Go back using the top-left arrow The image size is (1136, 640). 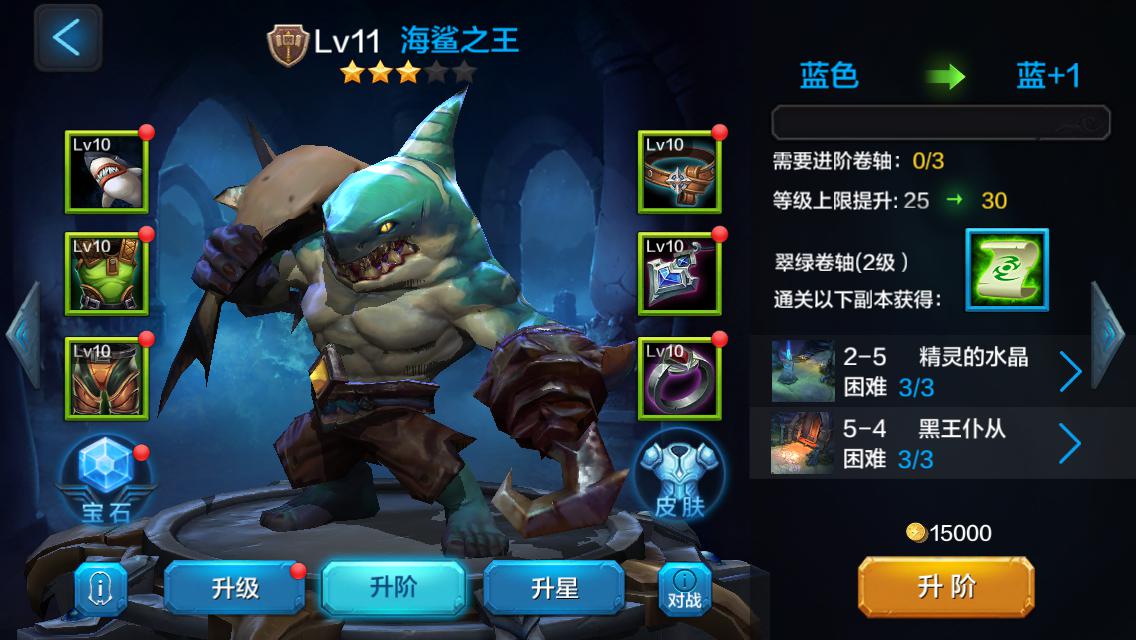pyautogui.click(x=67, y=37)
